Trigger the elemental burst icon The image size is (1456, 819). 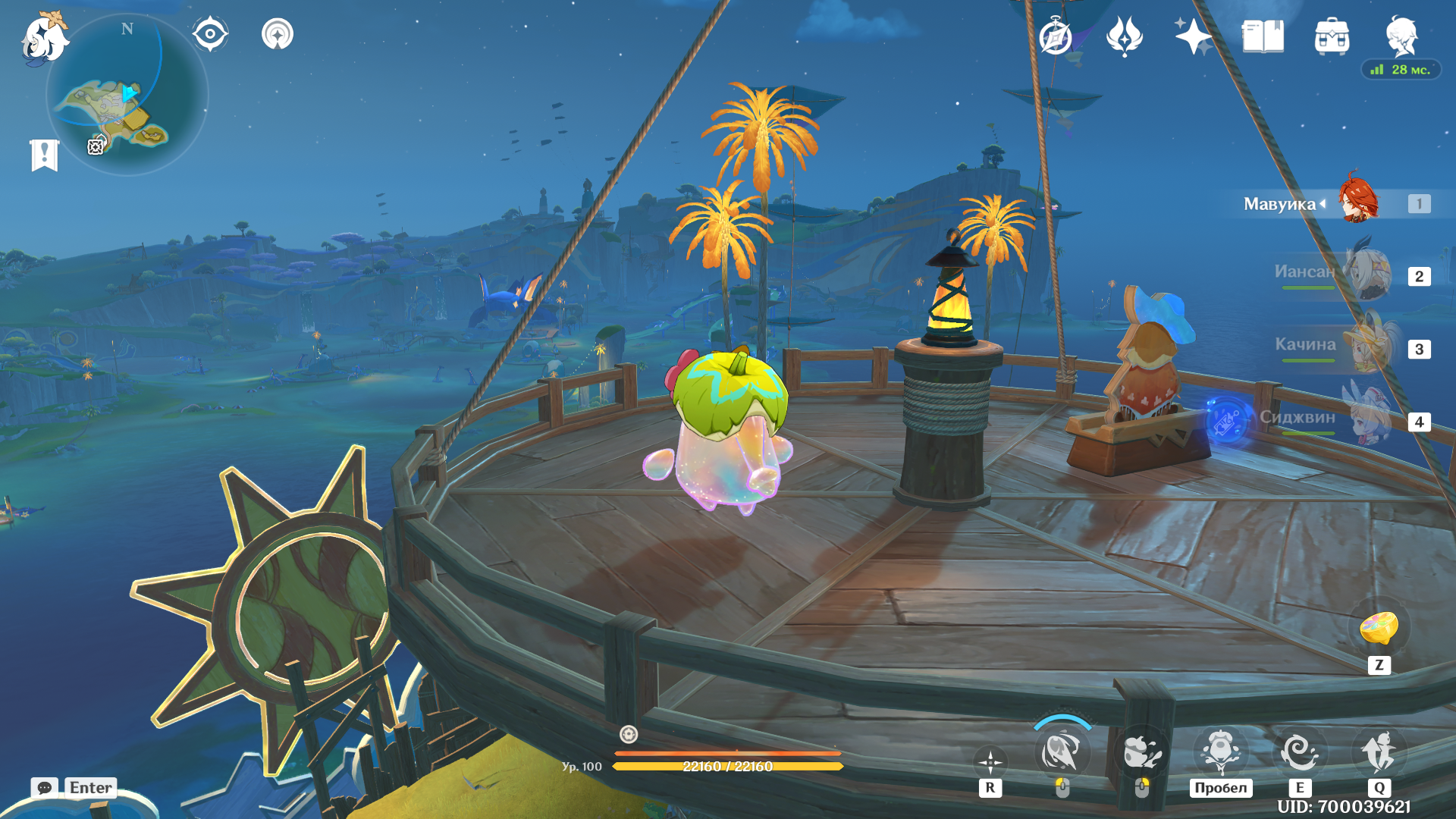1379,752
